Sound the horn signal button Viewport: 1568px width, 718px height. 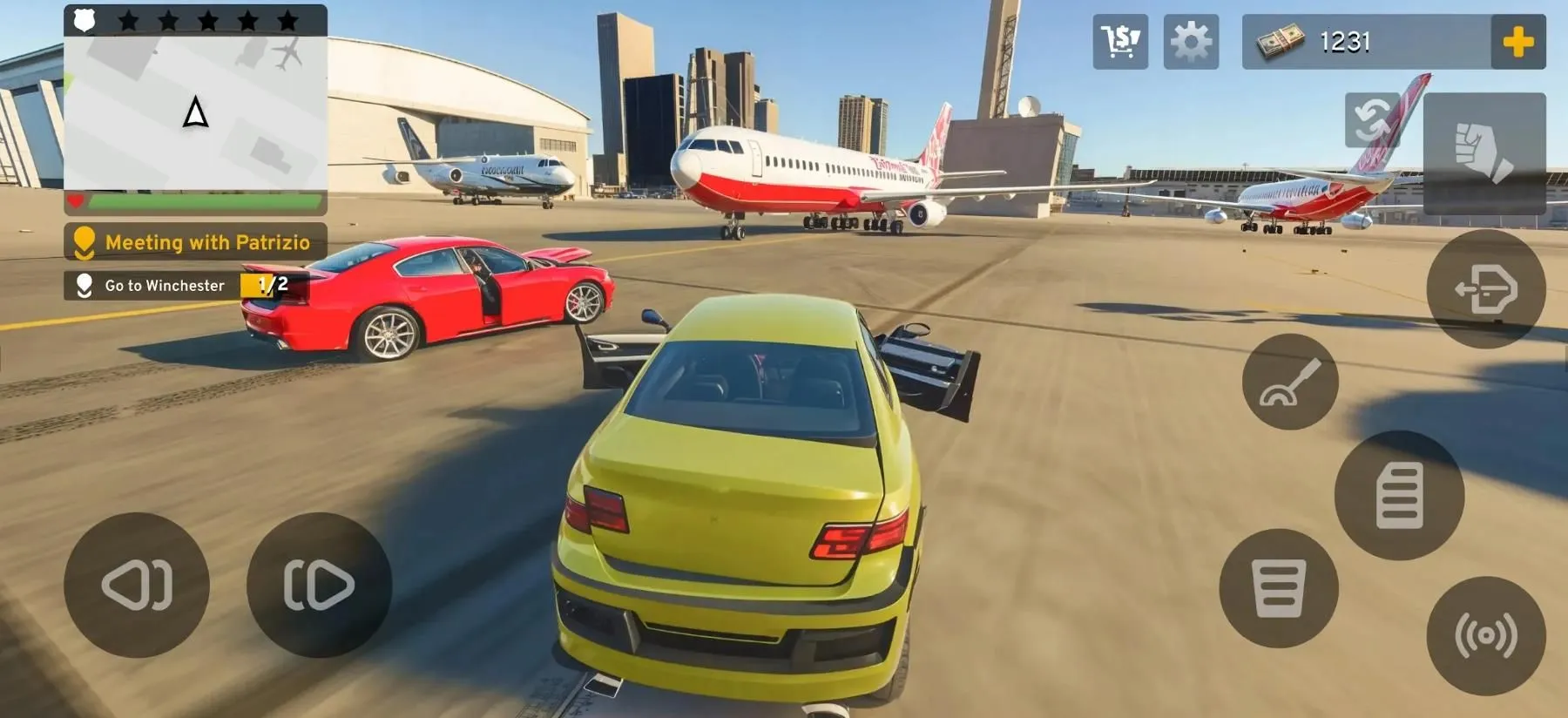click(x=1486, y=636)
